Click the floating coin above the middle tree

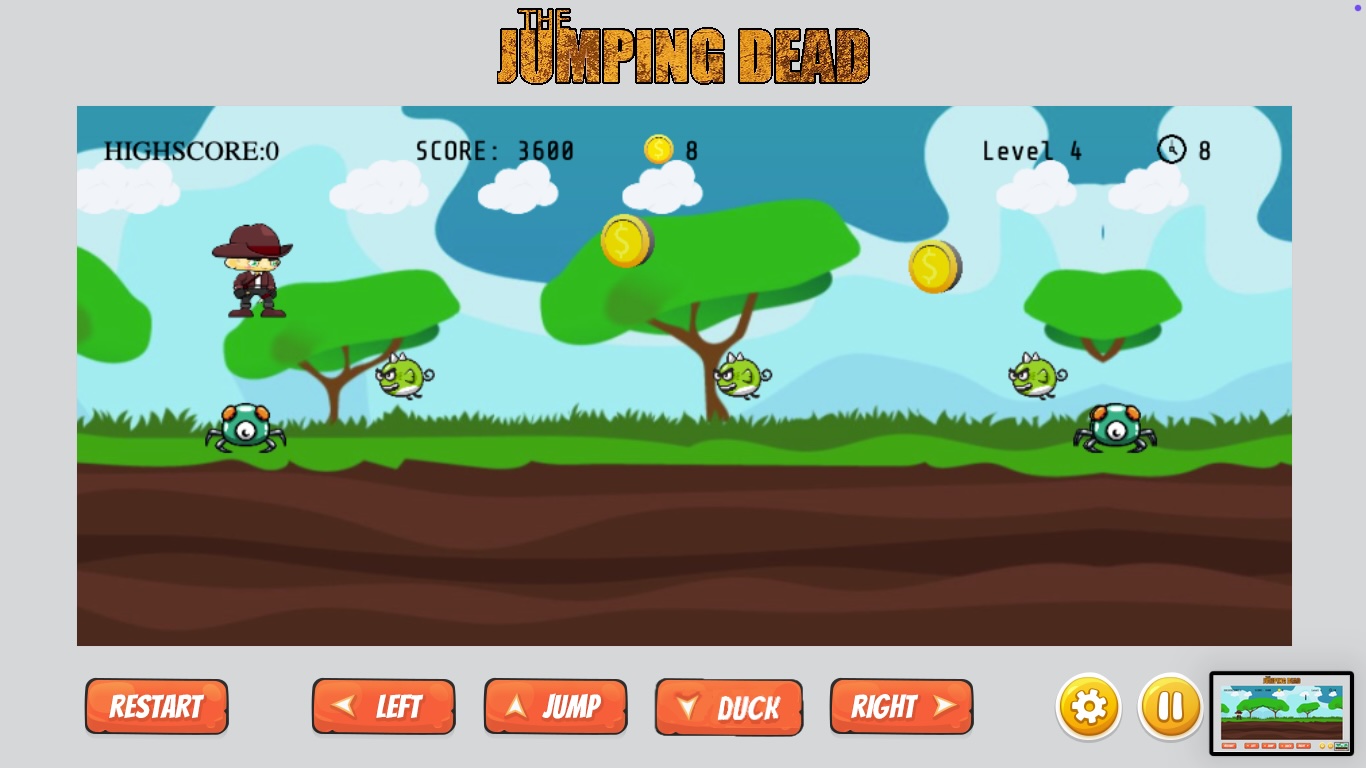click(627, 241)
